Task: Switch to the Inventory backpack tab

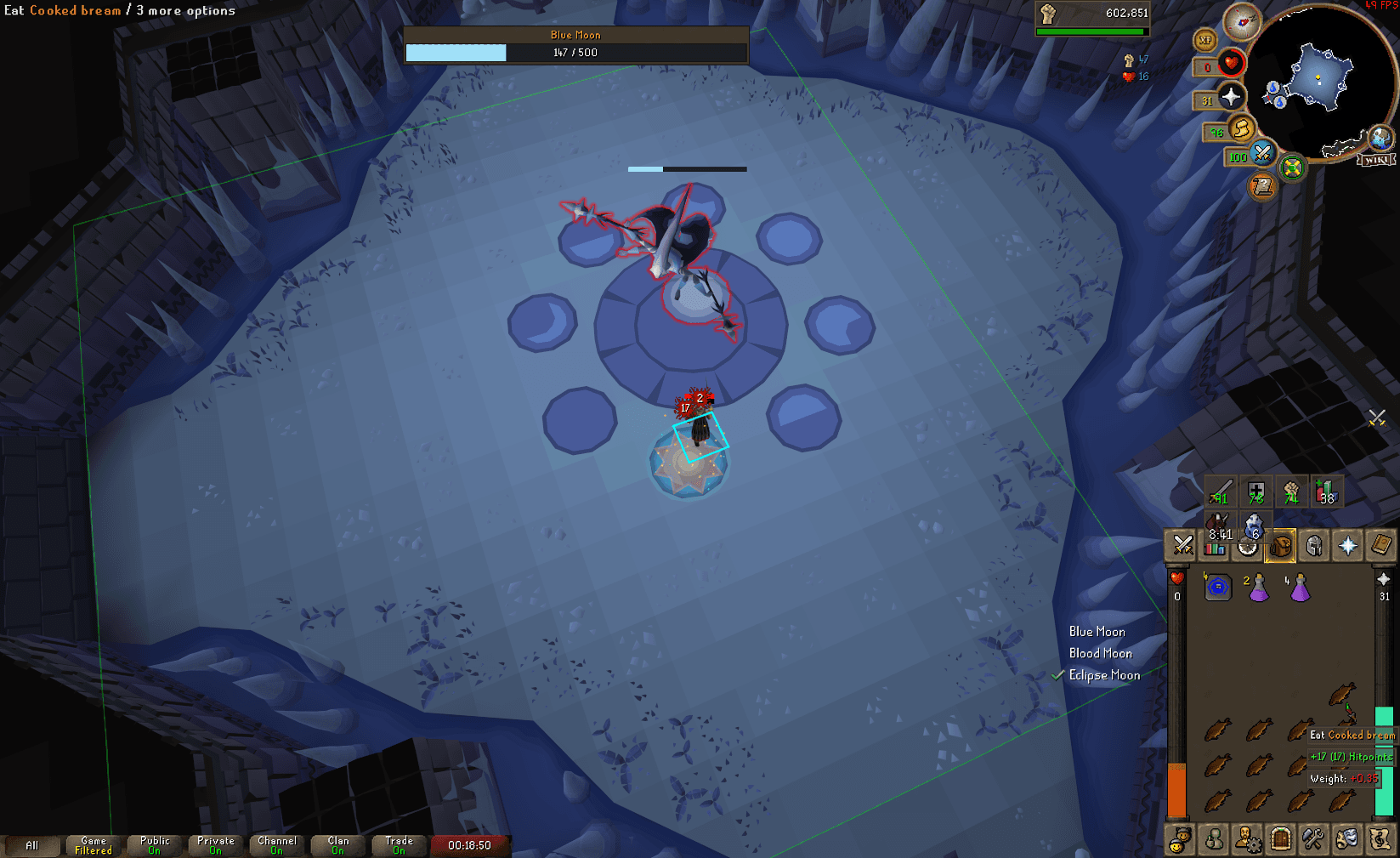Action: (x=1280, y=547)
